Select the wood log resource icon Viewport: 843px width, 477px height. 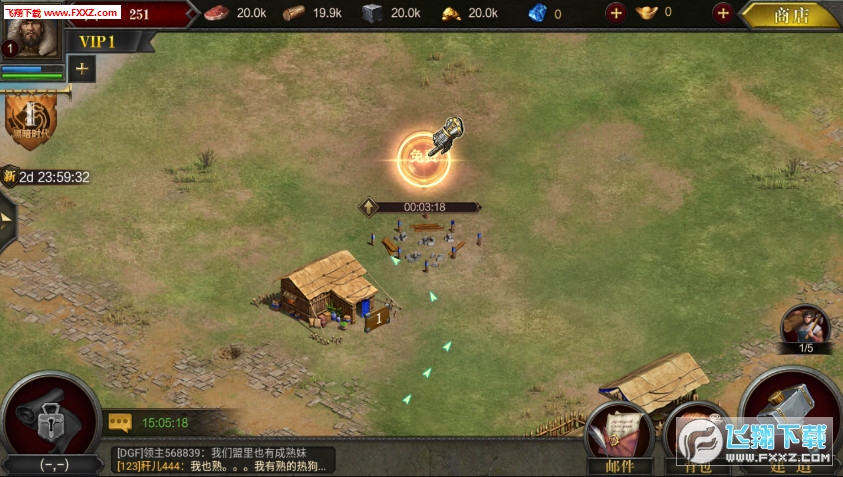coord(294,13)
